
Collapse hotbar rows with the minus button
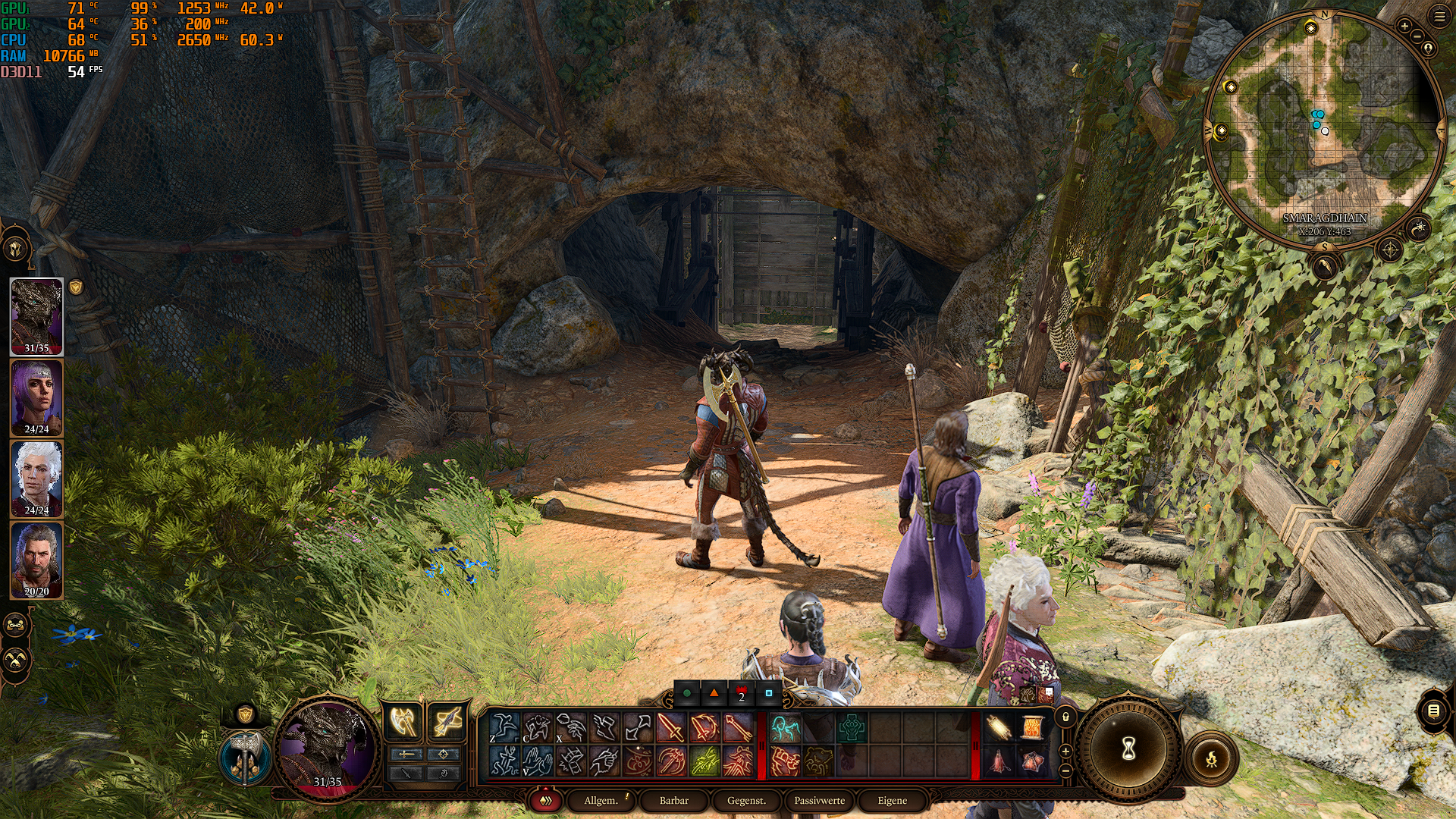coord(1065,771)
